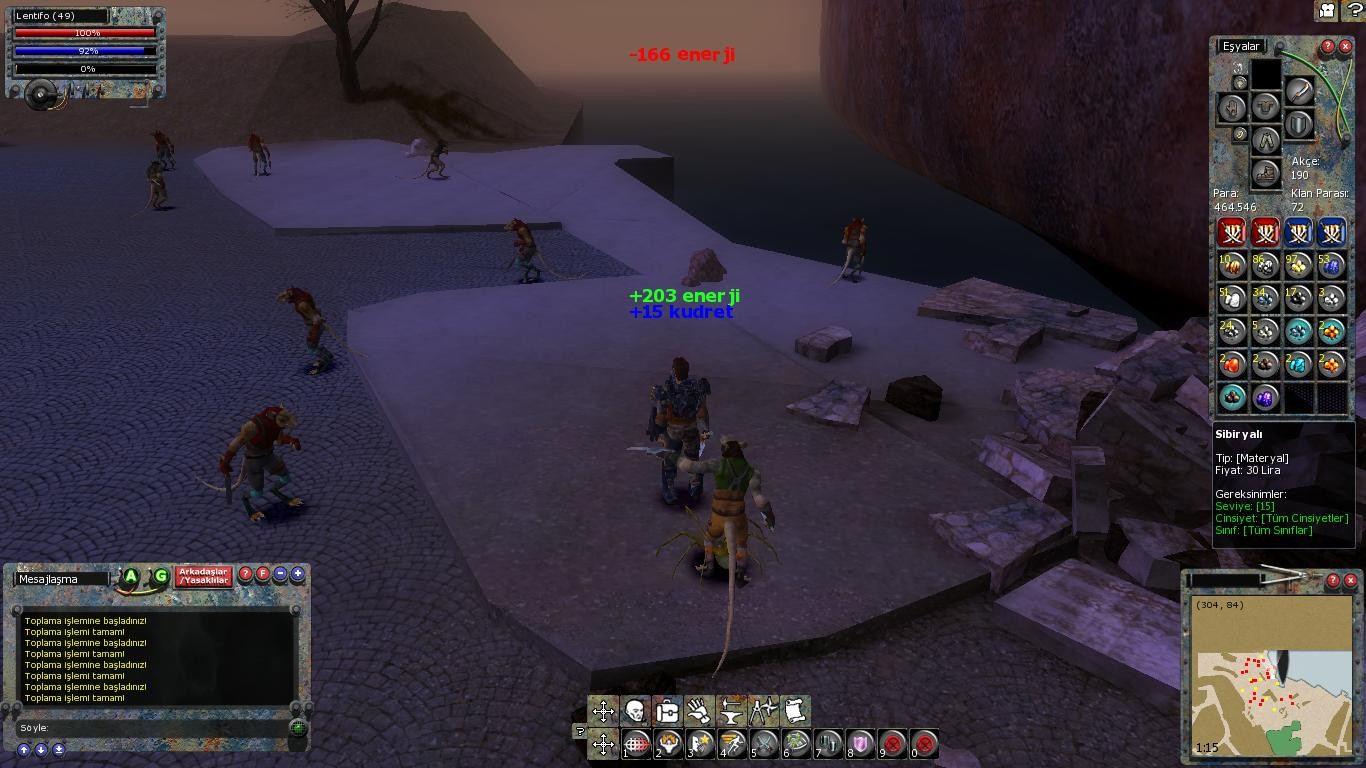
Task: Enlarge chat with the blue plus button
Action: (297, 574)
